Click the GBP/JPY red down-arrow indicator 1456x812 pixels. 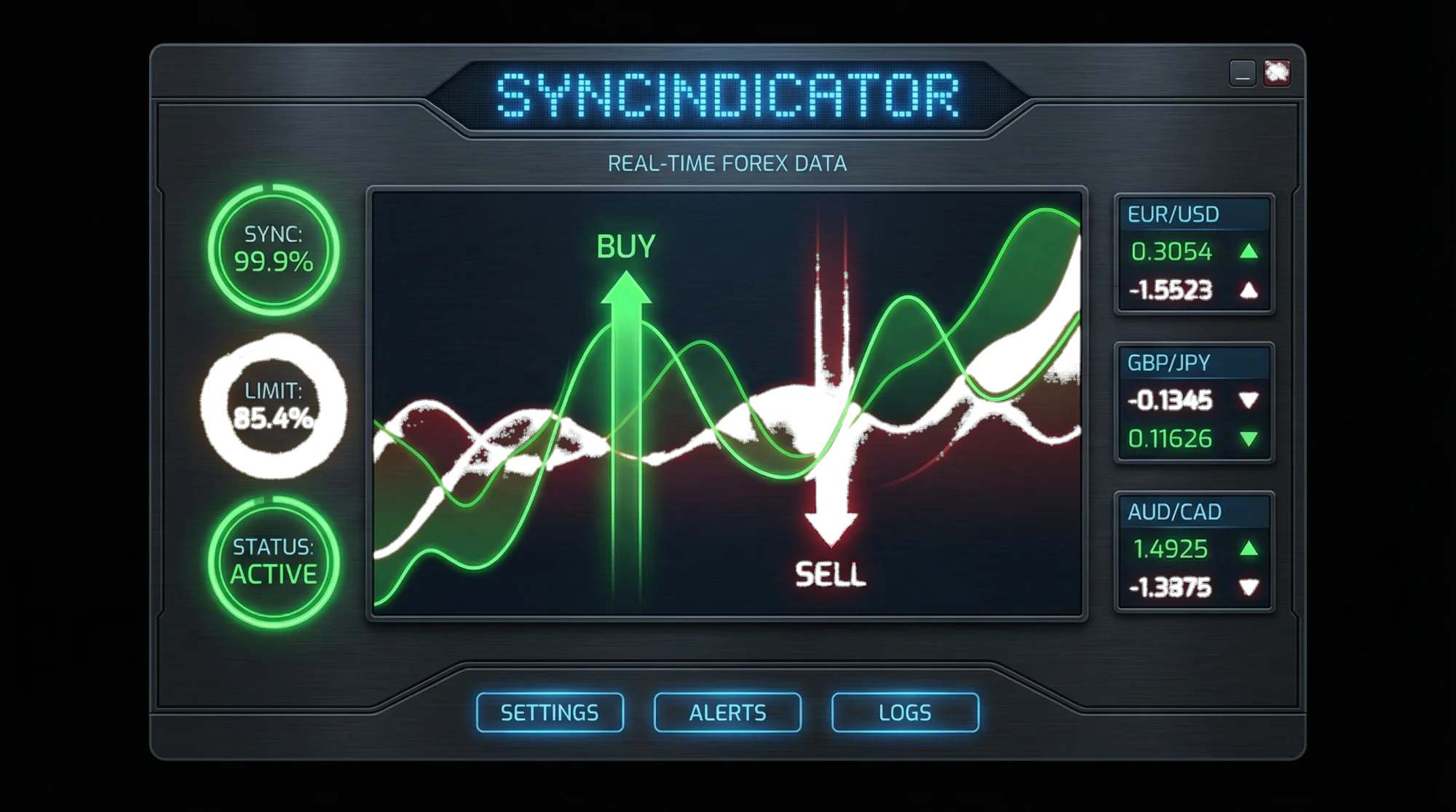tap(1248, 401)
